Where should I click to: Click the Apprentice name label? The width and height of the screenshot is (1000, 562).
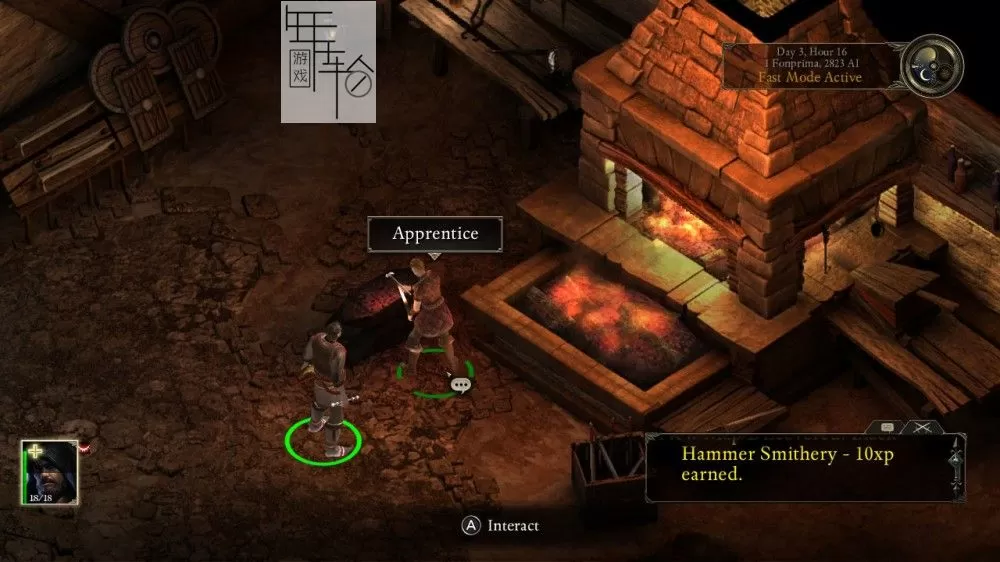[x=435, y=234]
